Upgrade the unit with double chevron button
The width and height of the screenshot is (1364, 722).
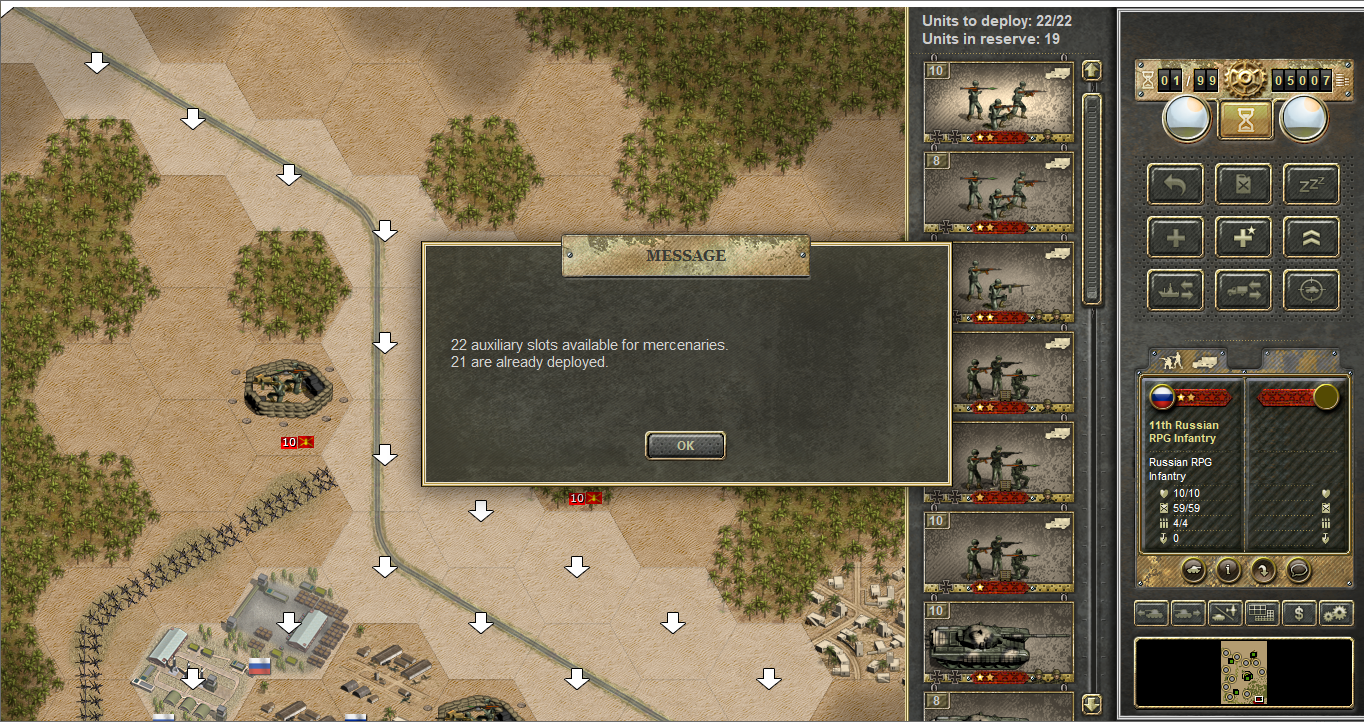tap(1311, 238)
